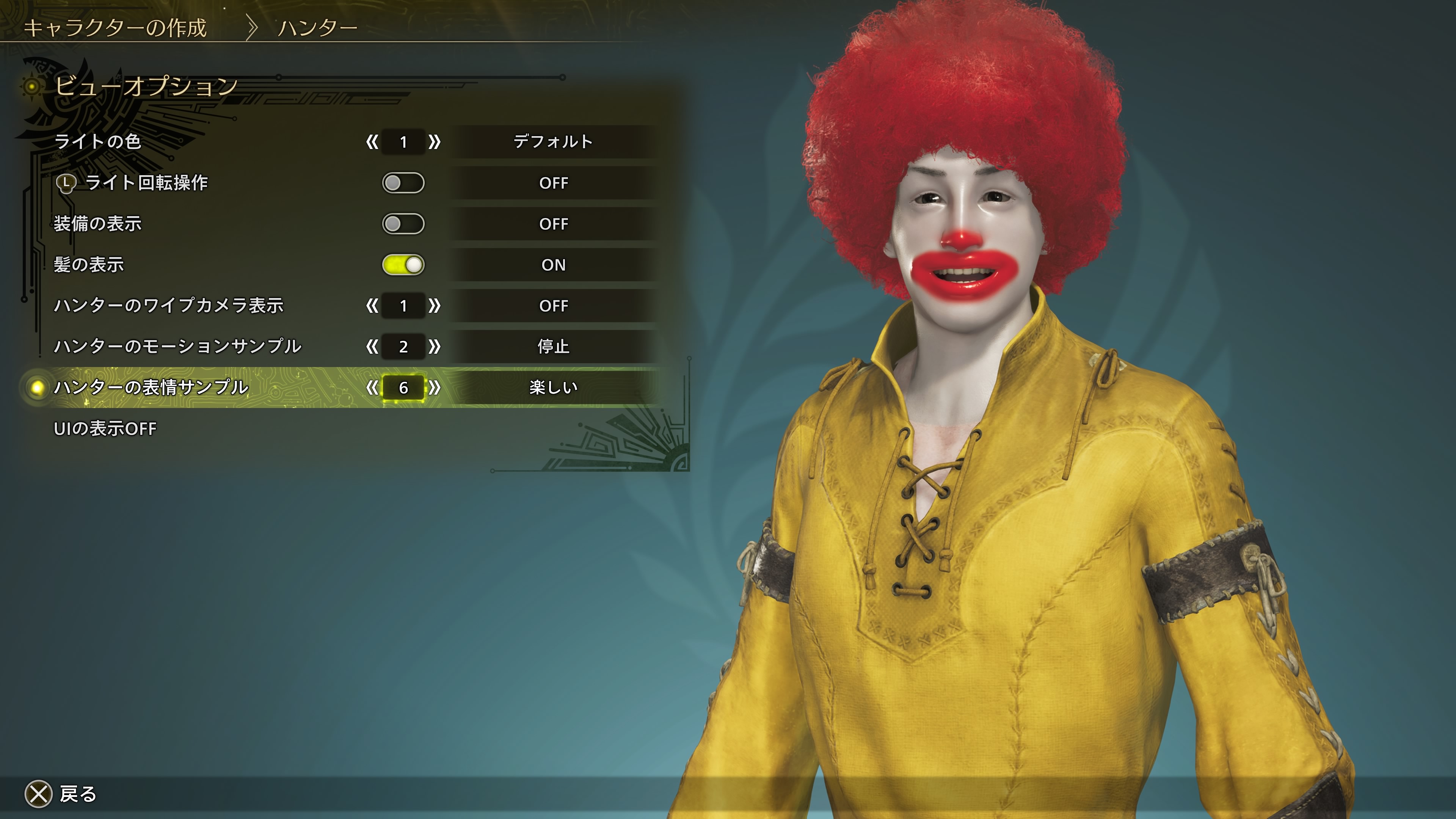Increase the ライトの色 value with right arrow
Screen dimensions: 1456x819
tap(434, 142)
